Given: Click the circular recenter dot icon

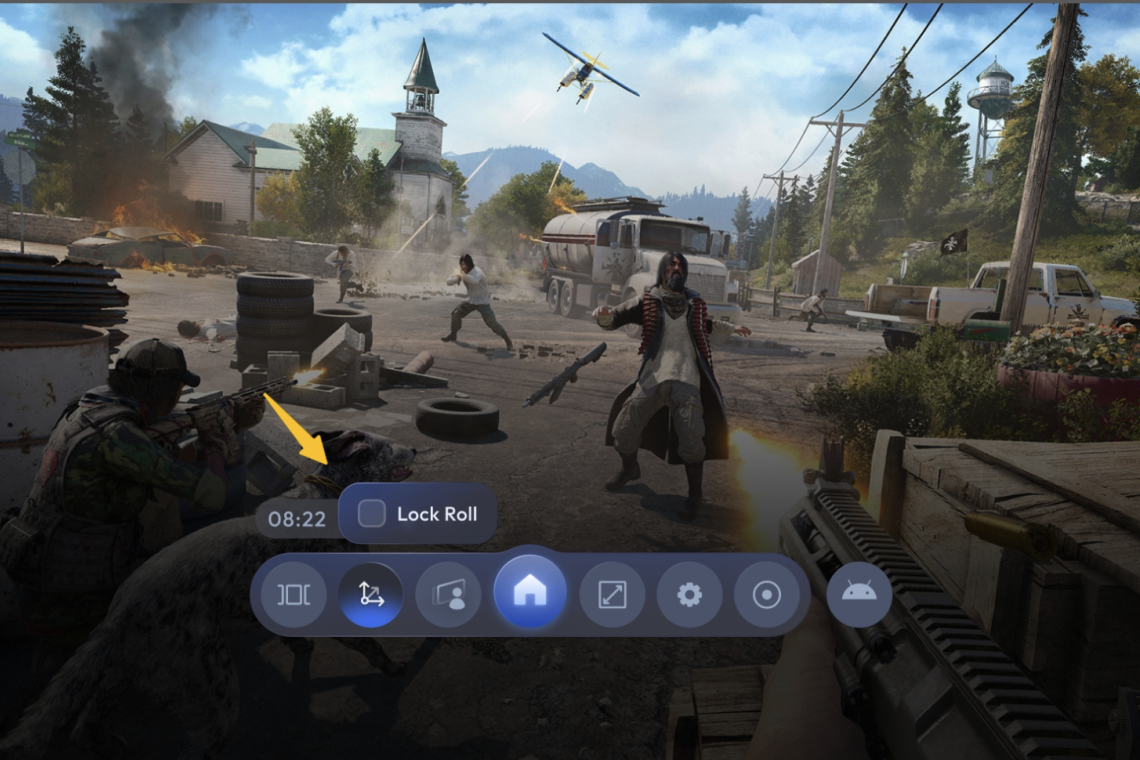Looking at the screenshot, I should click(x=767, y=595).
